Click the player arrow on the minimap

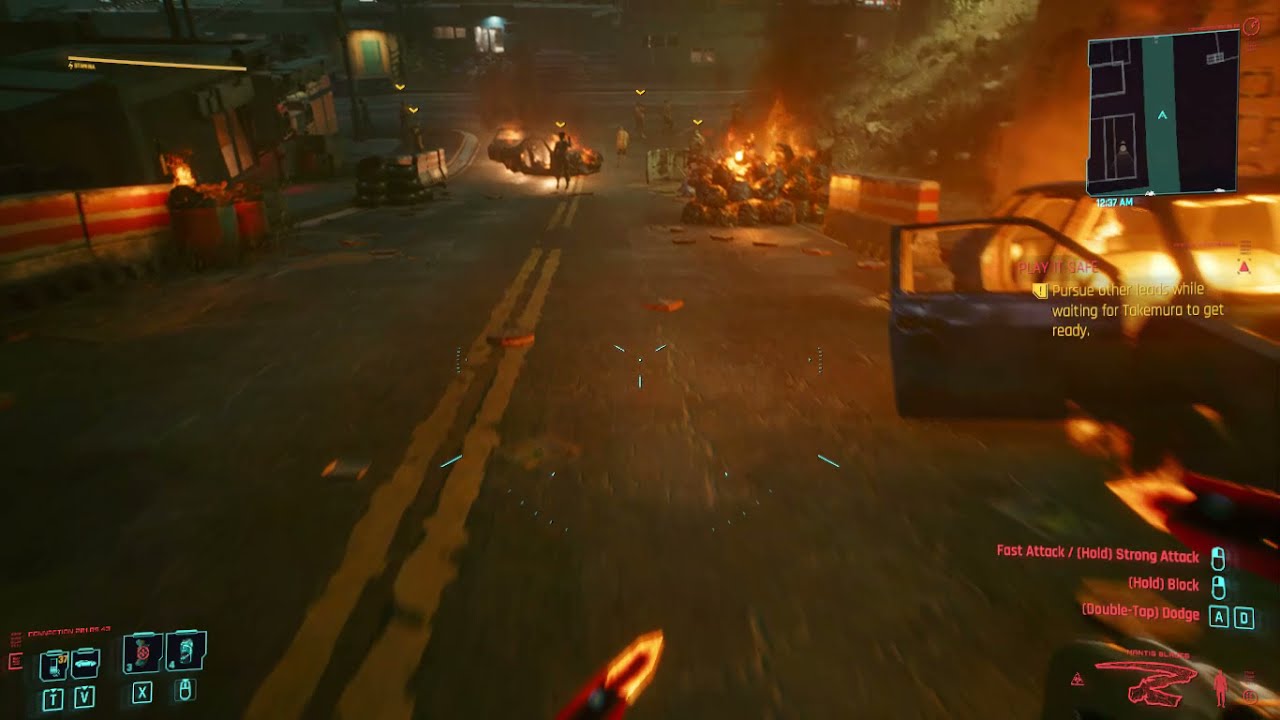click(1160, 114)
